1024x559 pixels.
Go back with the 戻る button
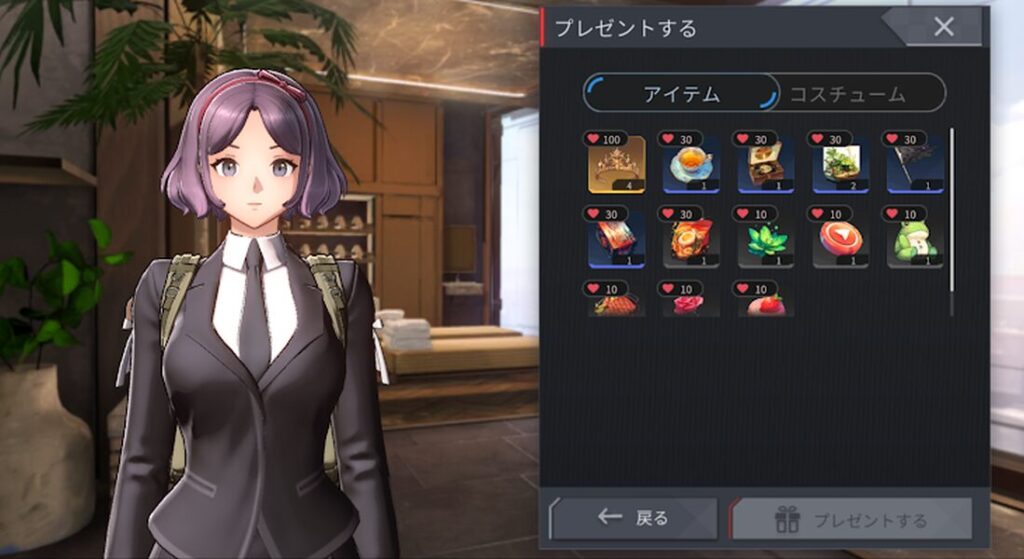pos(635,518)
